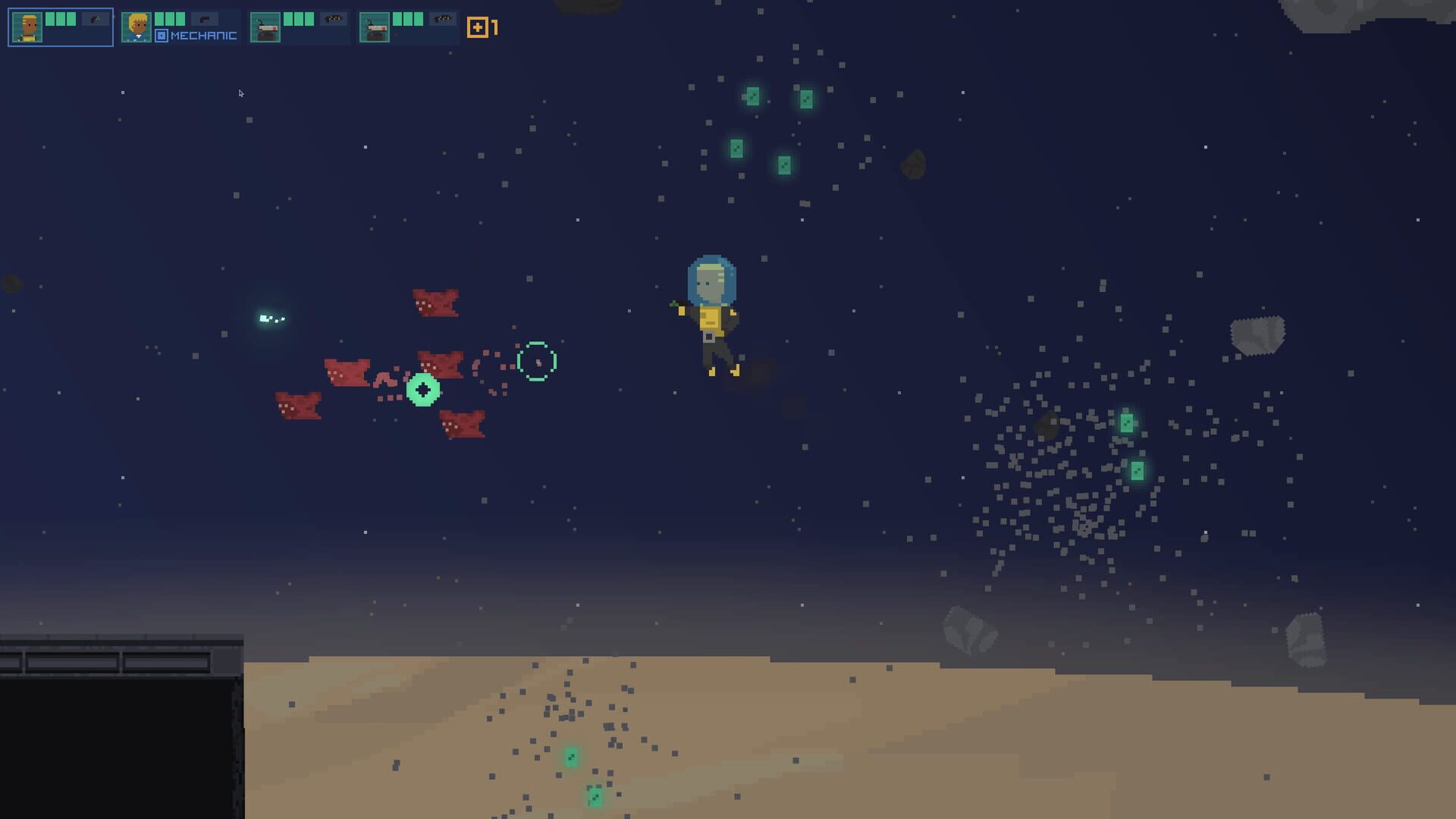Click the first crew member's health bar

coord(61,18)
